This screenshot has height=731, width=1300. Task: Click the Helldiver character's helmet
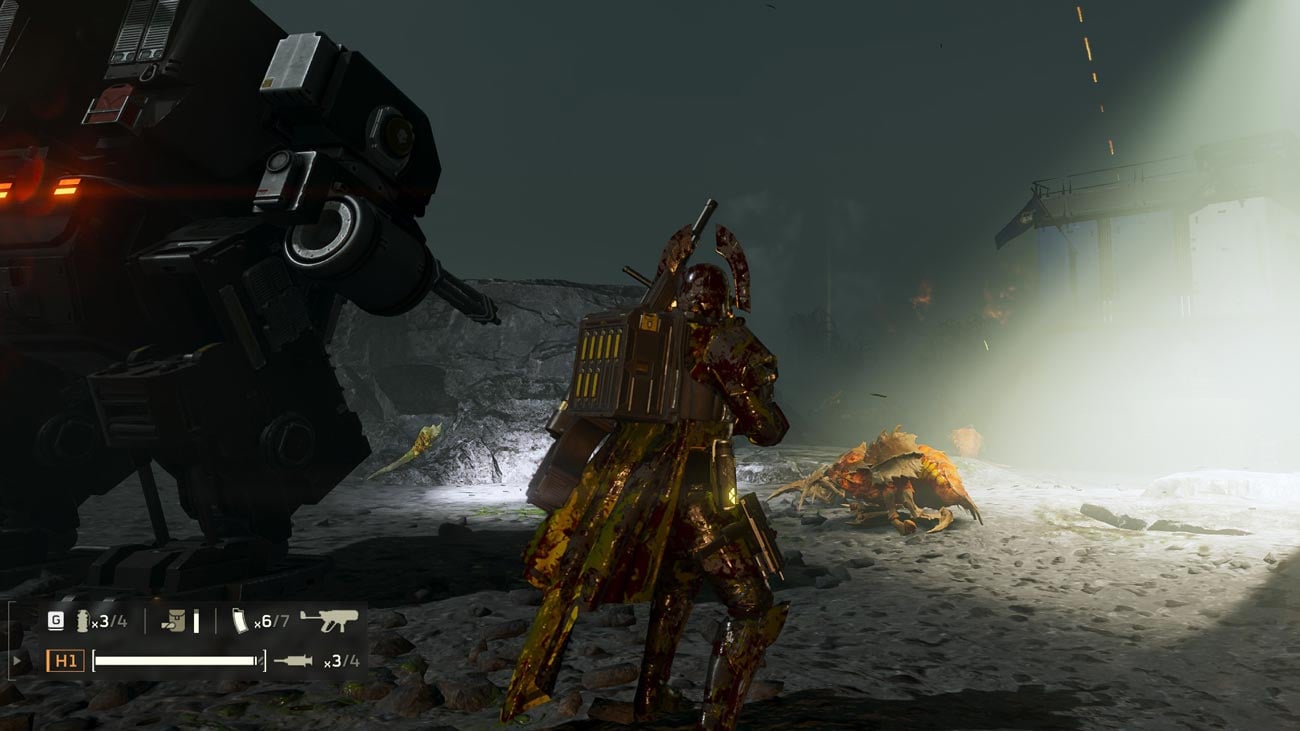(706, 283)
